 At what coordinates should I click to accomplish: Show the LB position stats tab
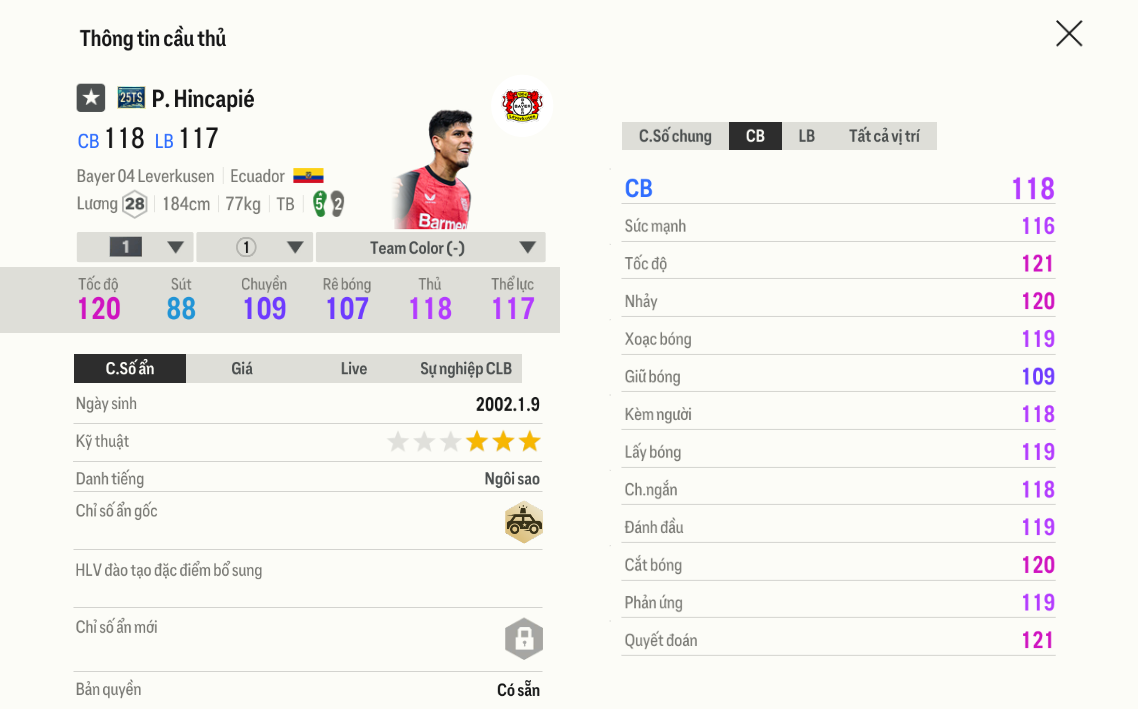[x=806, y=136]
